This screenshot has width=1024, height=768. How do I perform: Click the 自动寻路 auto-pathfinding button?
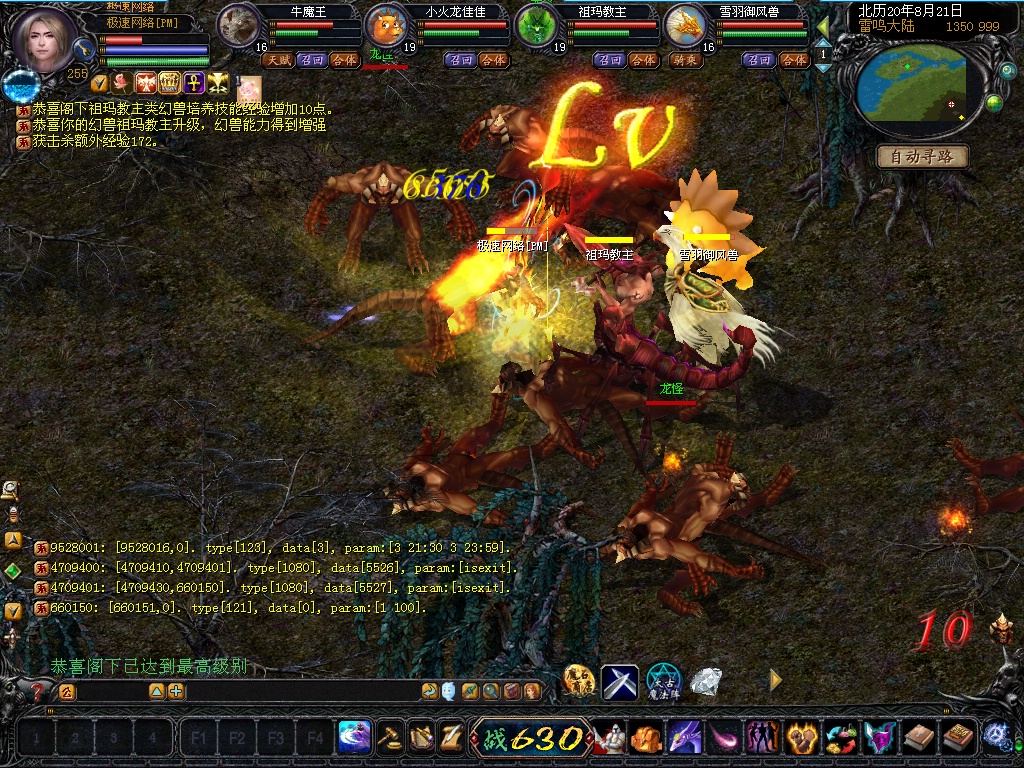[923, 157]
